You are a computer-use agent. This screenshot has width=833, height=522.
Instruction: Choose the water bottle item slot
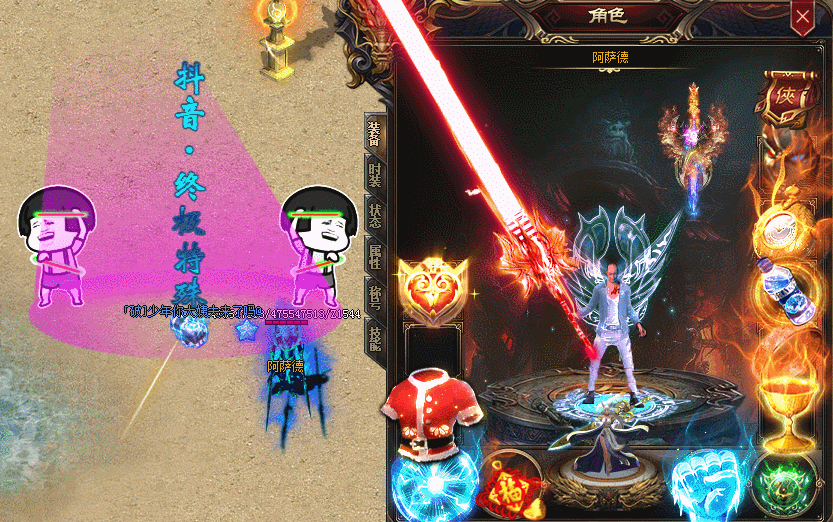785,291
